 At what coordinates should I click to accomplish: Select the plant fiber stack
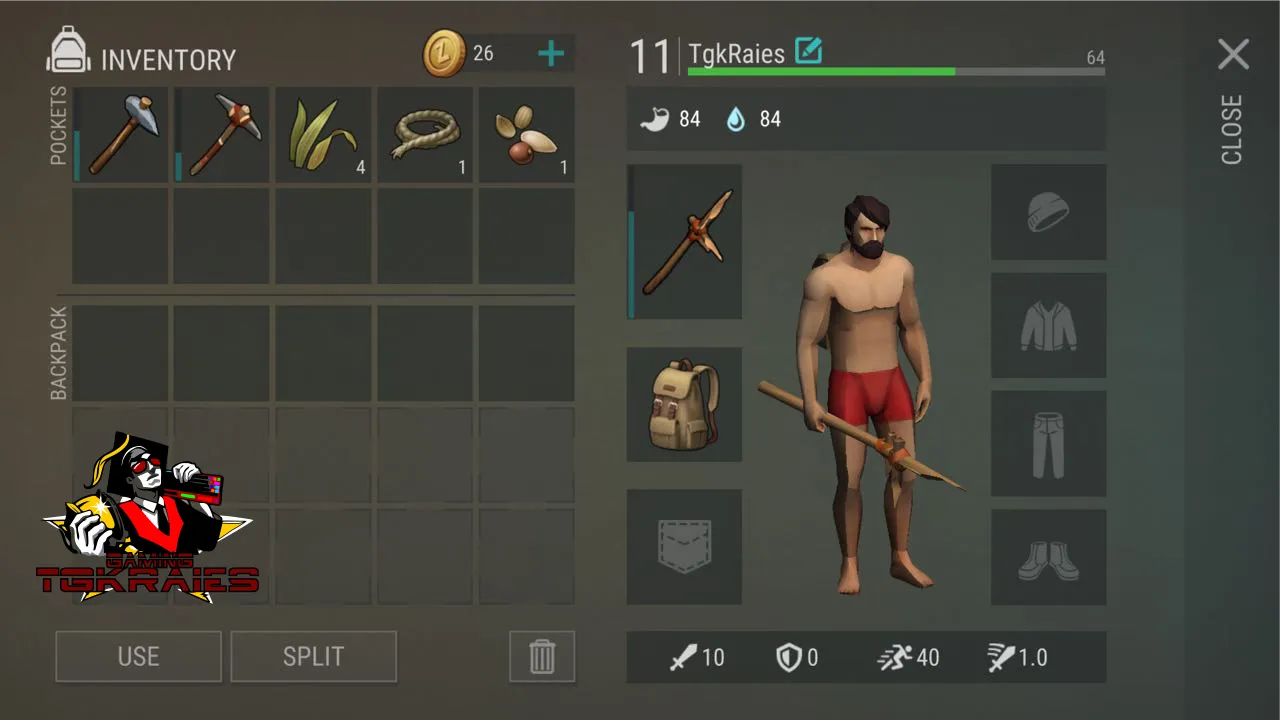tap(323, 135)
